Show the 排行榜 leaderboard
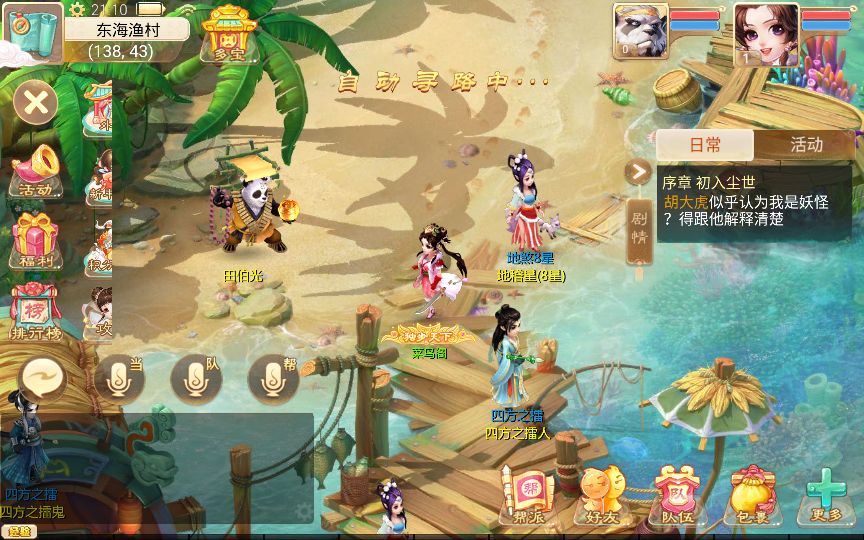 (x=36, y=311)
